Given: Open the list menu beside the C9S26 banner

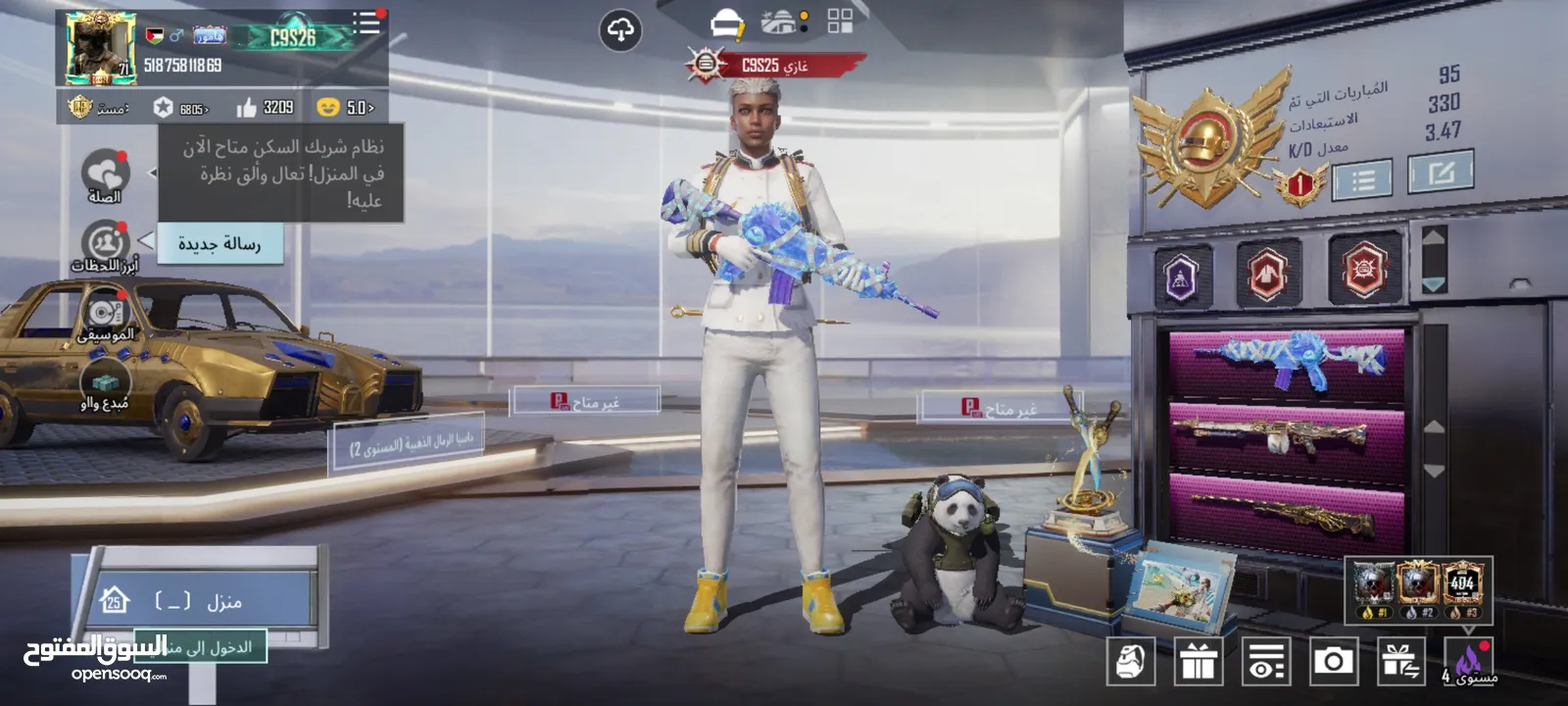Looking at the screenshot, I should tap(367, 24).
